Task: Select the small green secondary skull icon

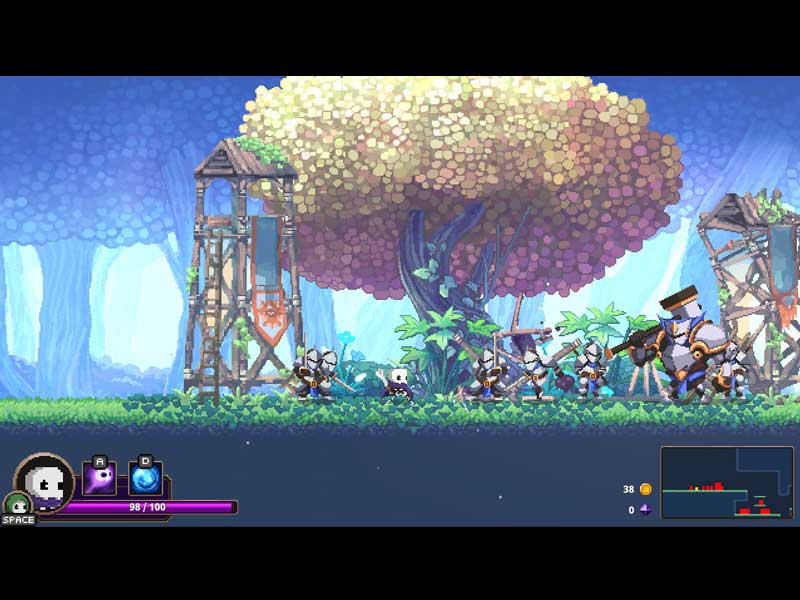Action: point(15,503)
